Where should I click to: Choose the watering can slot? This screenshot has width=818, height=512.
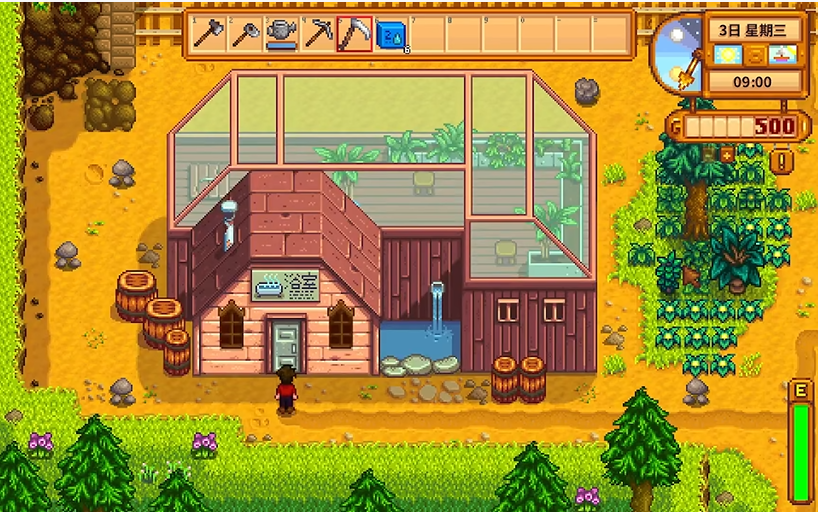(x=282, y=34)
